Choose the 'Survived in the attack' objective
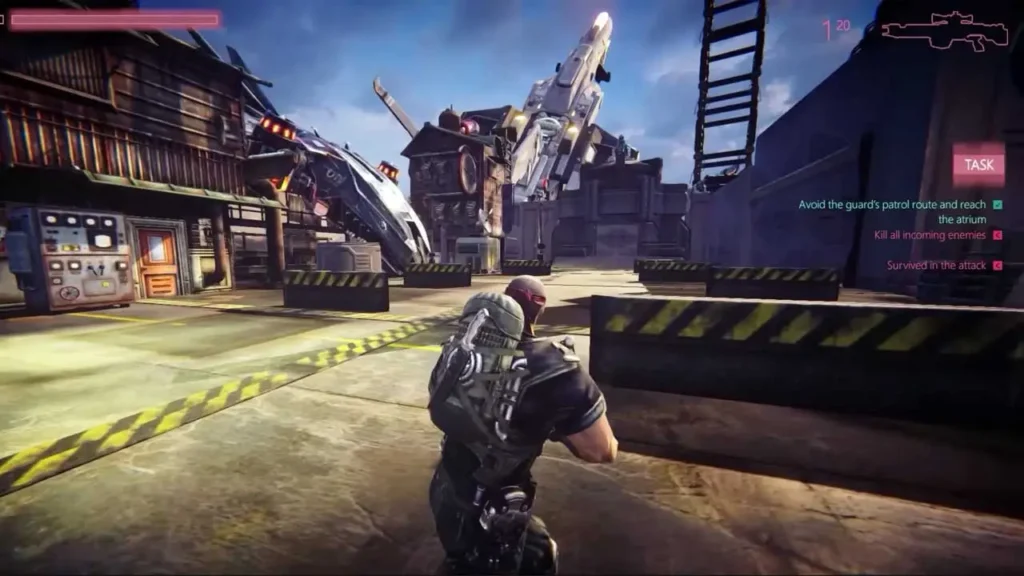 click(x=936, y=265)
